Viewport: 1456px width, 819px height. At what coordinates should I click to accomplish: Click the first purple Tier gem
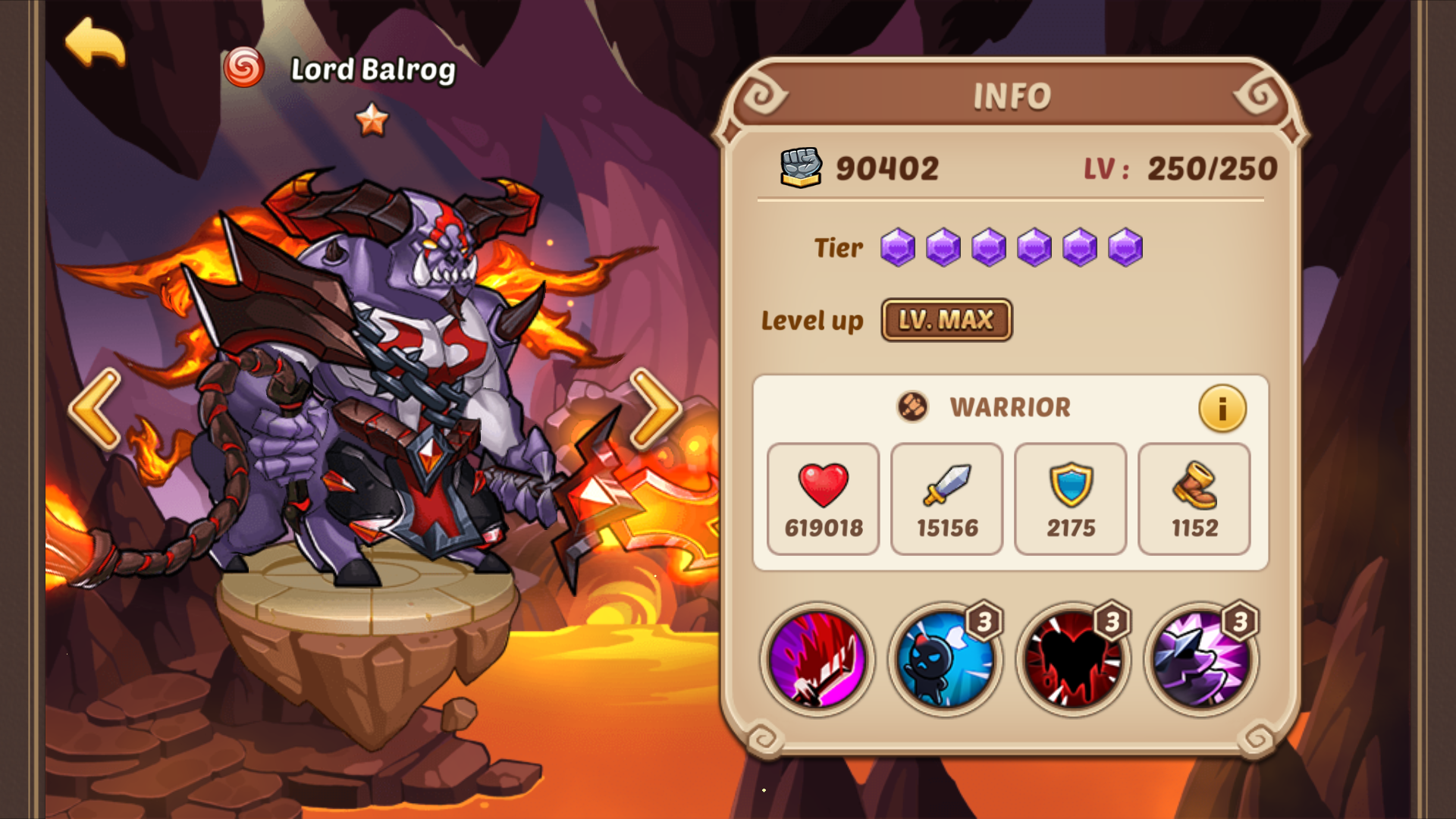coord(899,248)
